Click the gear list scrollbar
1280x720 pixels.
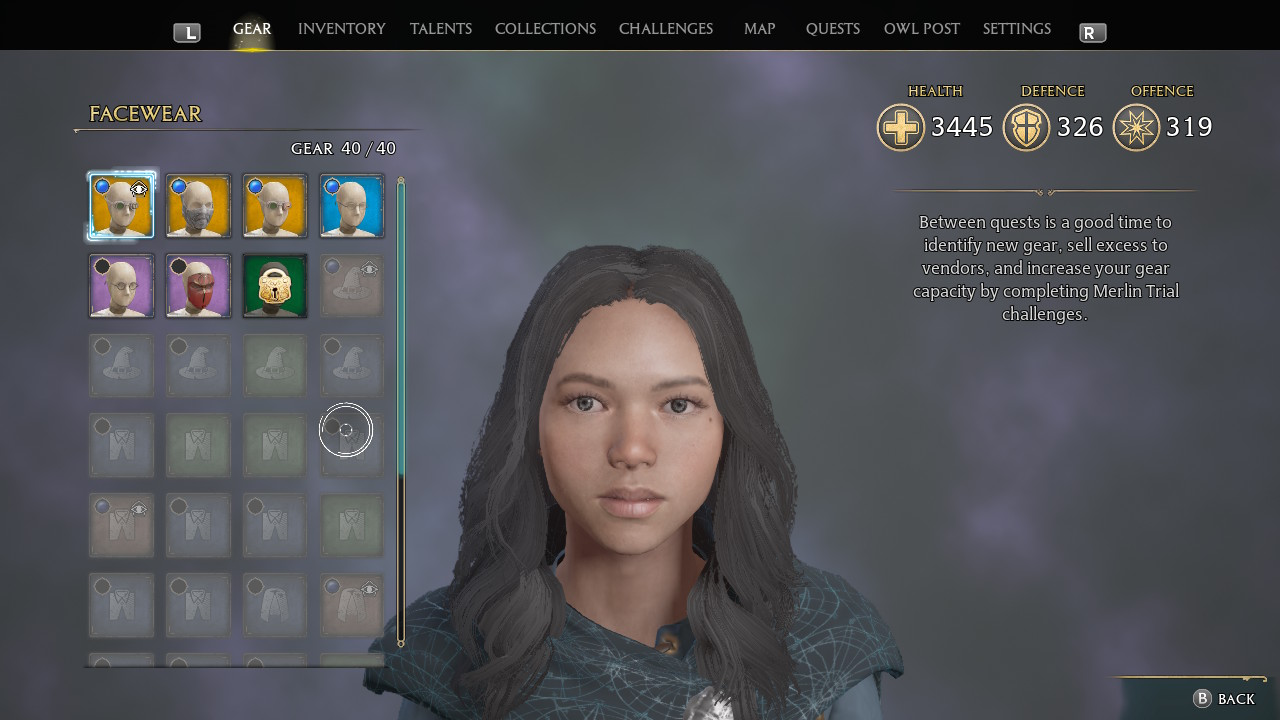(x=401, y=410)
